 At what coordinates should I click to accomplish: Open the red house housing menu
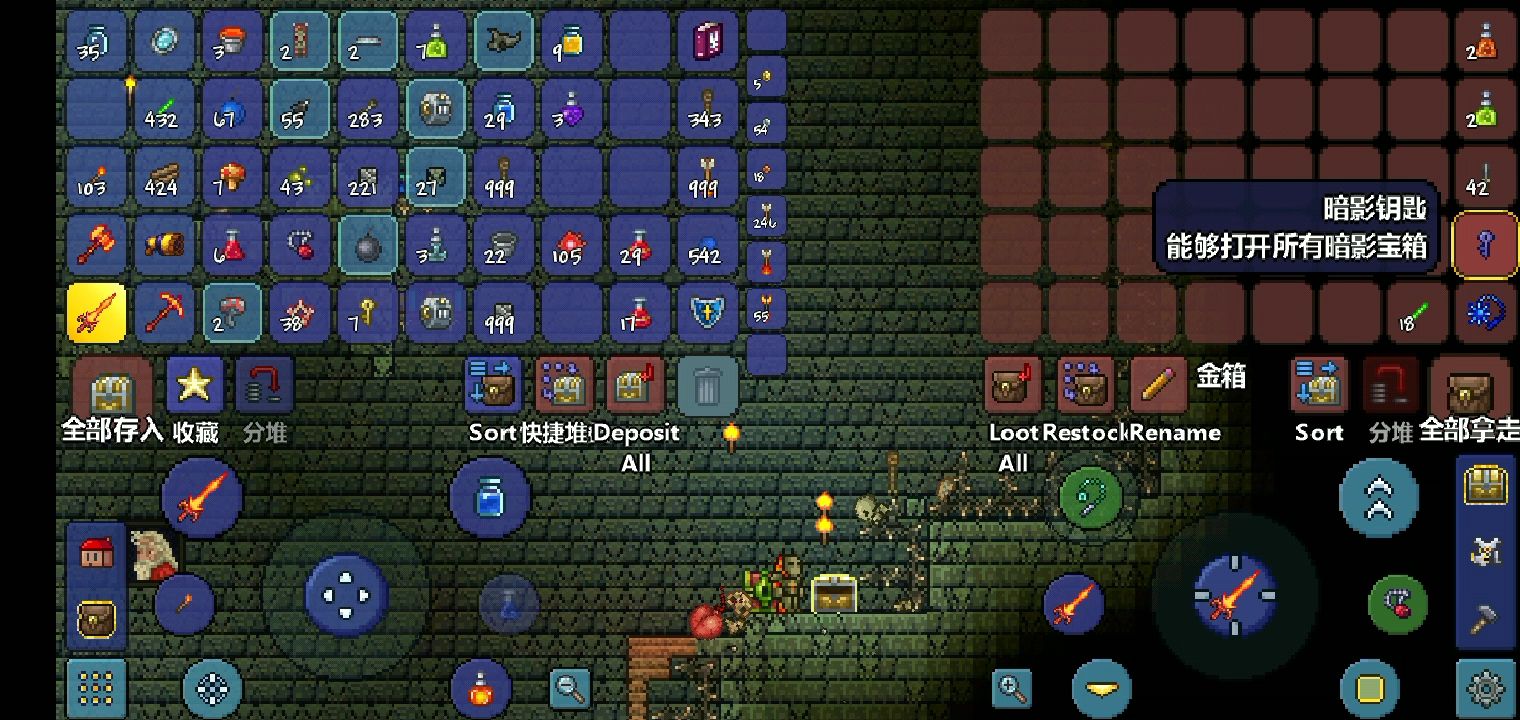pyautogui.click(x=96, y=552)
